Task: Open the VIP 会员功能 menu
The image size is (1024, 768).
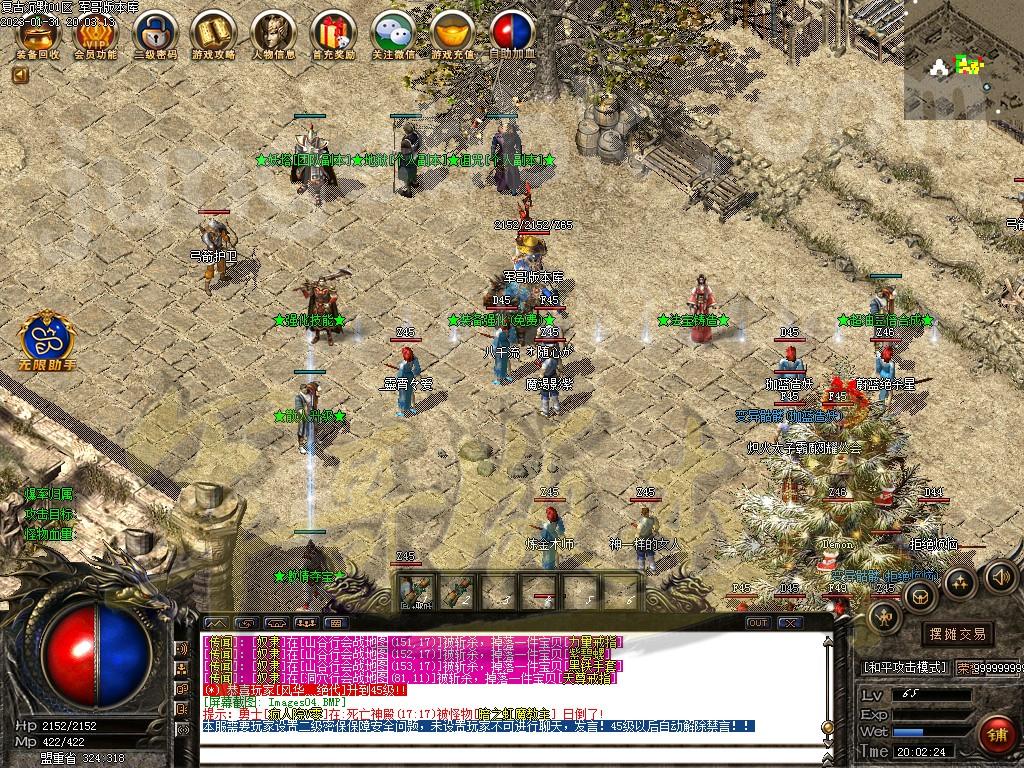Action: point(96,32)
